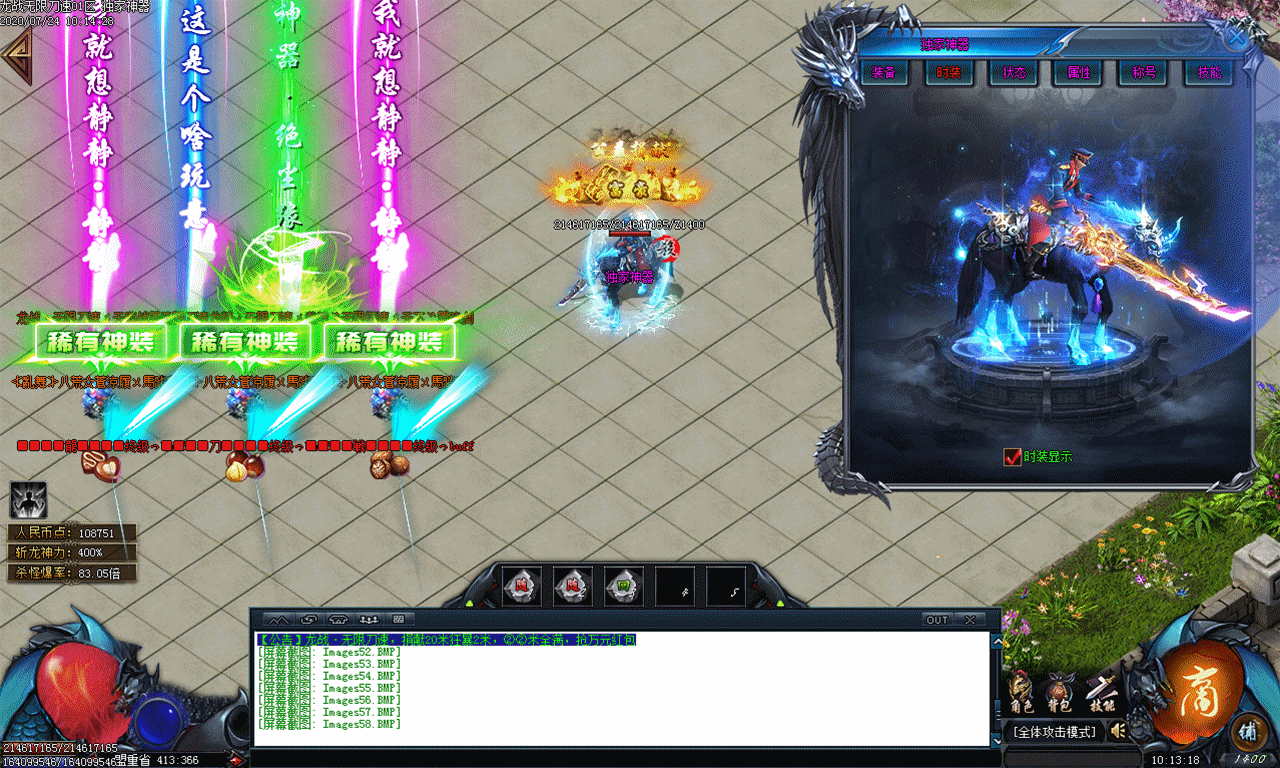Image resolution: width=1280 pixels, height=768 pixels.
Task: Switch to the 称号 titles tab
Action: (x=1143, y=73)
